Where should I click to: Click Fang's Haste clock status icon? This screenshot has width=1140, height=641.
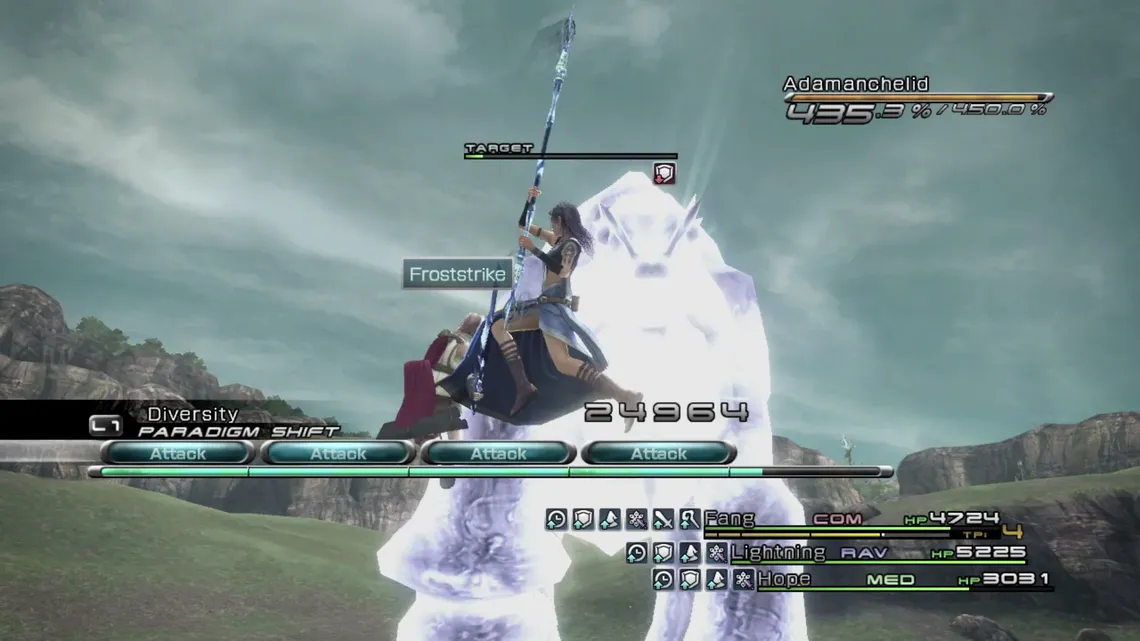(x=557, y=519)
